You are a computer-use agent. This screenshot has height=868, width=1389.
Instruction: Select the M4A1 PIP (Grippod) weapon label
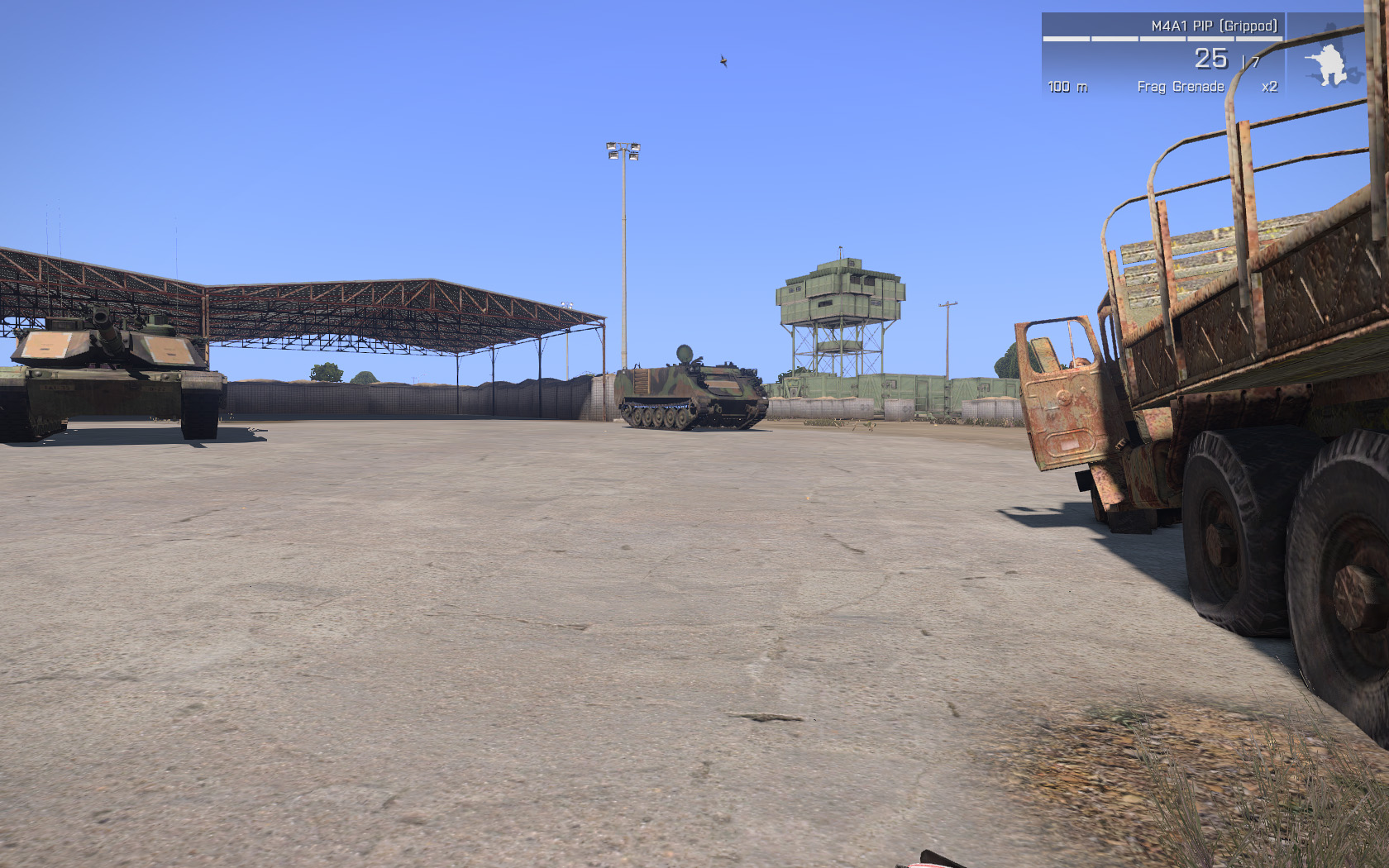[1213, 26]
